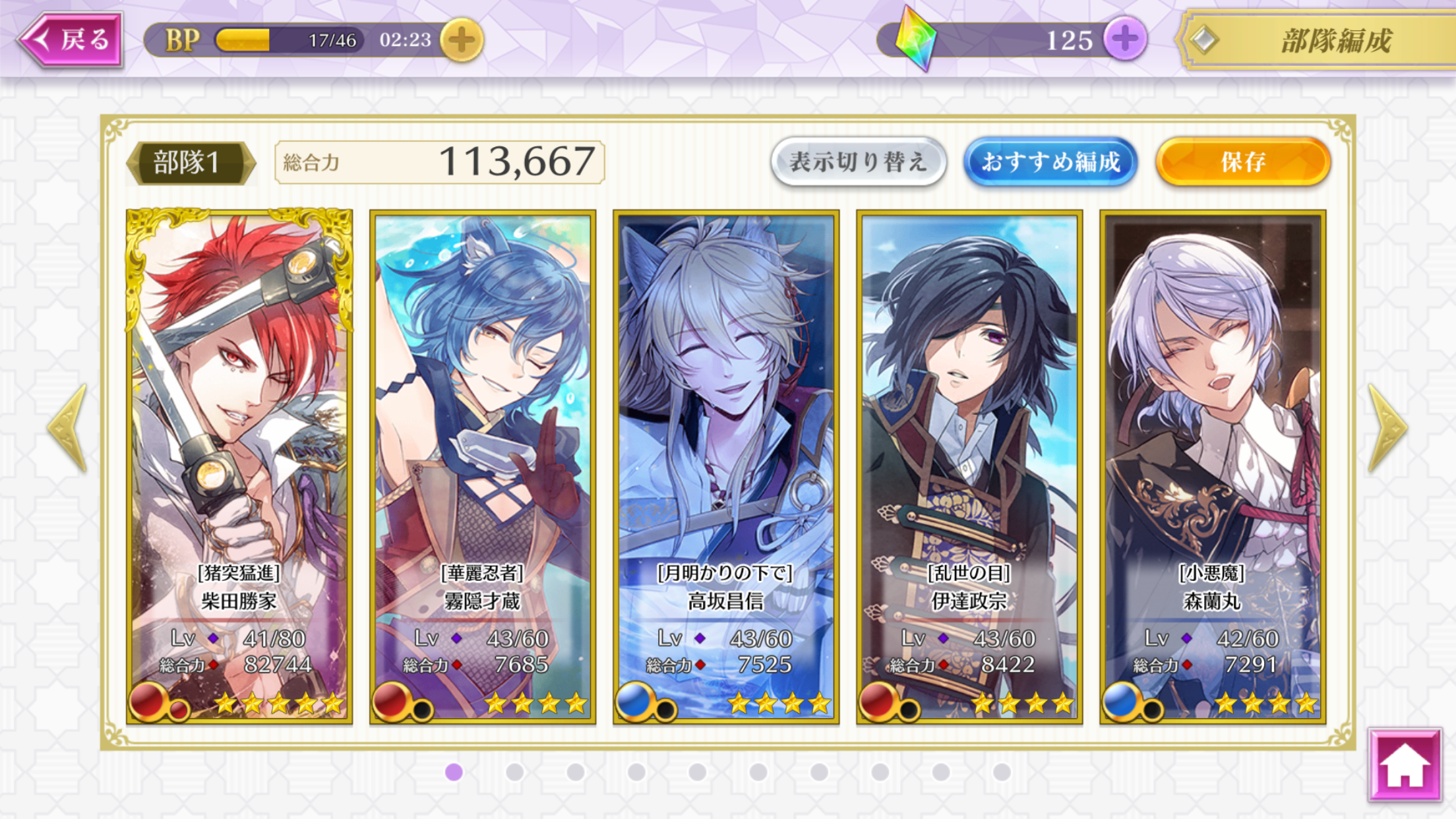Jump to the second squad page dot

click(x=515, y=772)
